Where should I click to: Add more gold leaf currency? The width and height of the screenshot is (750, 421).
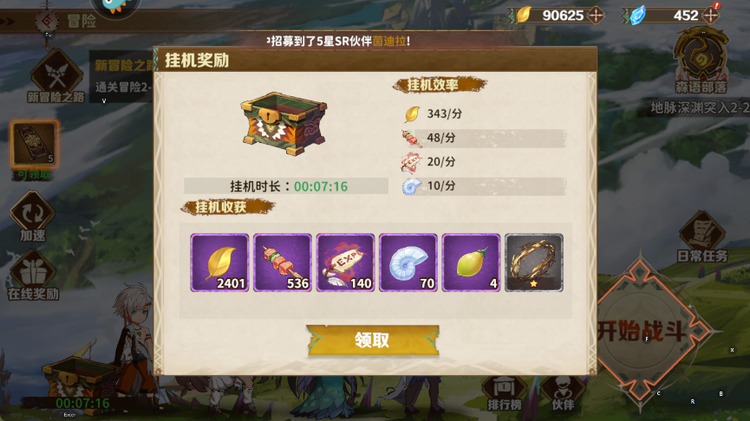coord(596,15)
